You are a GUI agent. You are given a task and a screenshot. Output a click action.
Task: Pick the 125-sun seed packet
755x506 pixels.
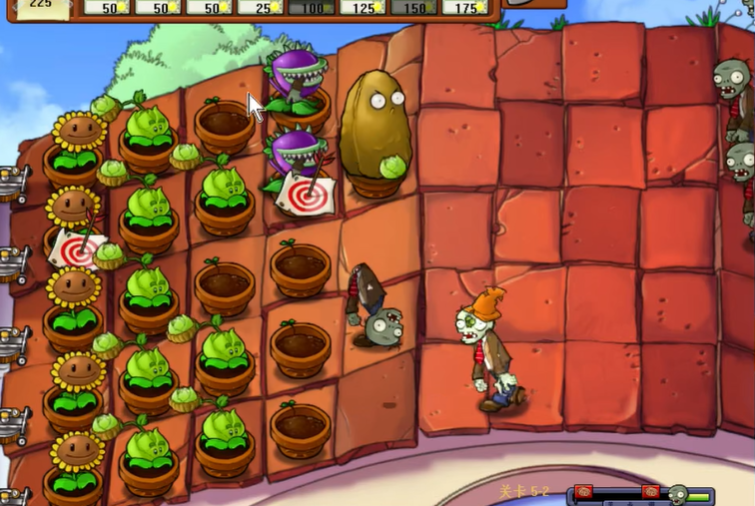pos(363,7)
